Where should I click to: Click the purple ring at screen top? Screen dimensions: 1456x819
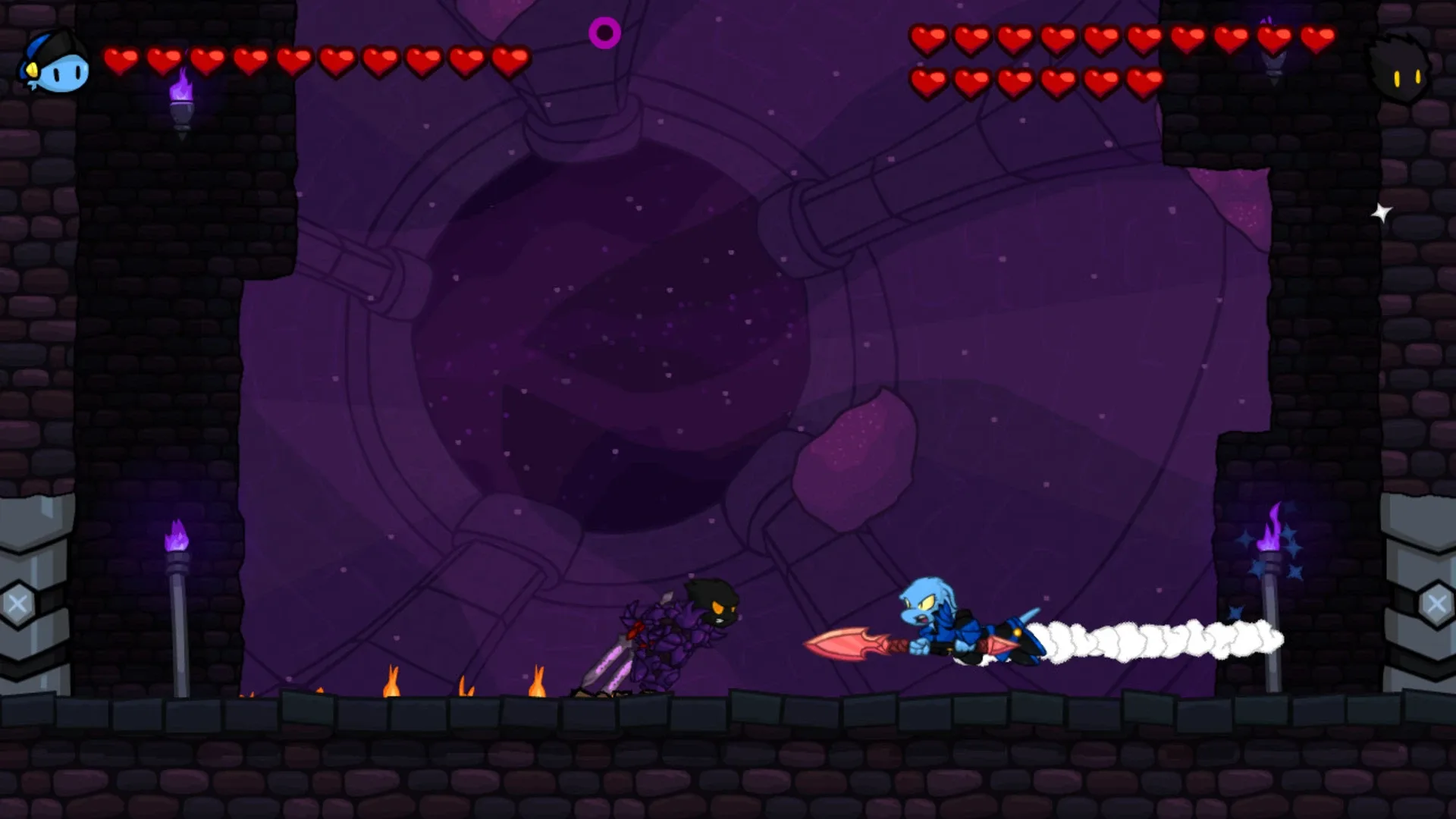pos(606,33)
